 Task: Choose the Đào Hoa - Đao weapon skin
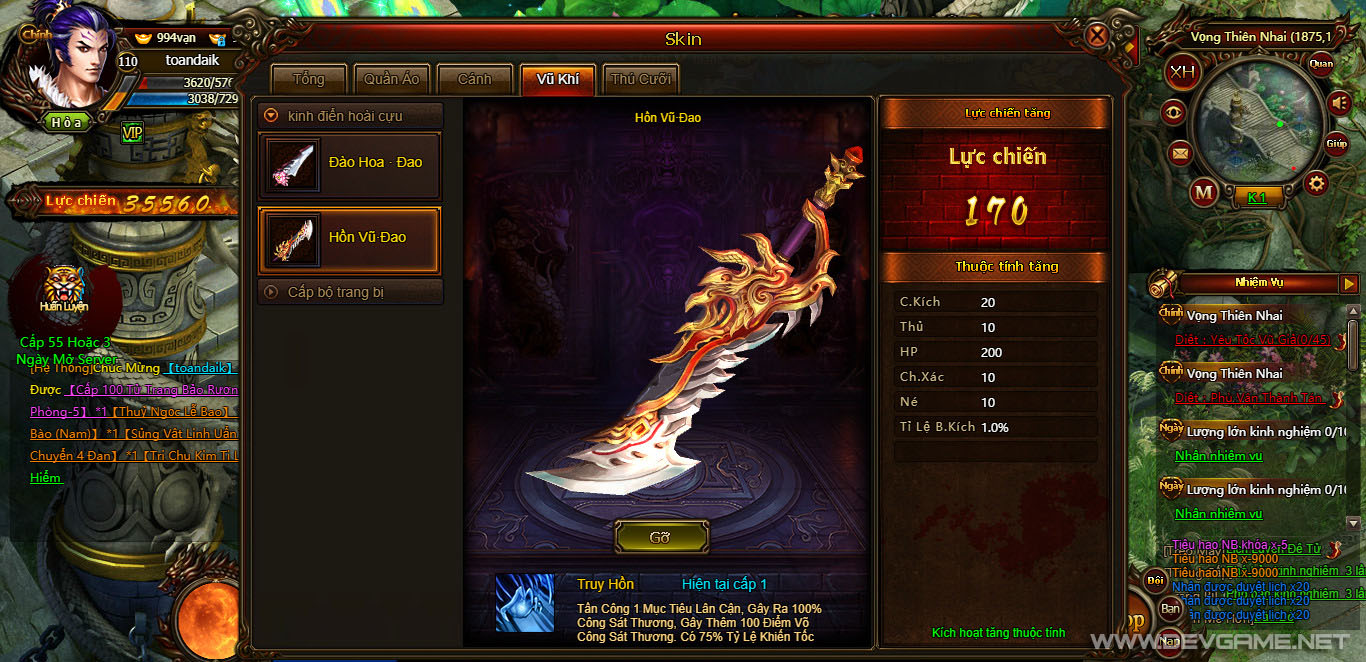coord(349,162)
